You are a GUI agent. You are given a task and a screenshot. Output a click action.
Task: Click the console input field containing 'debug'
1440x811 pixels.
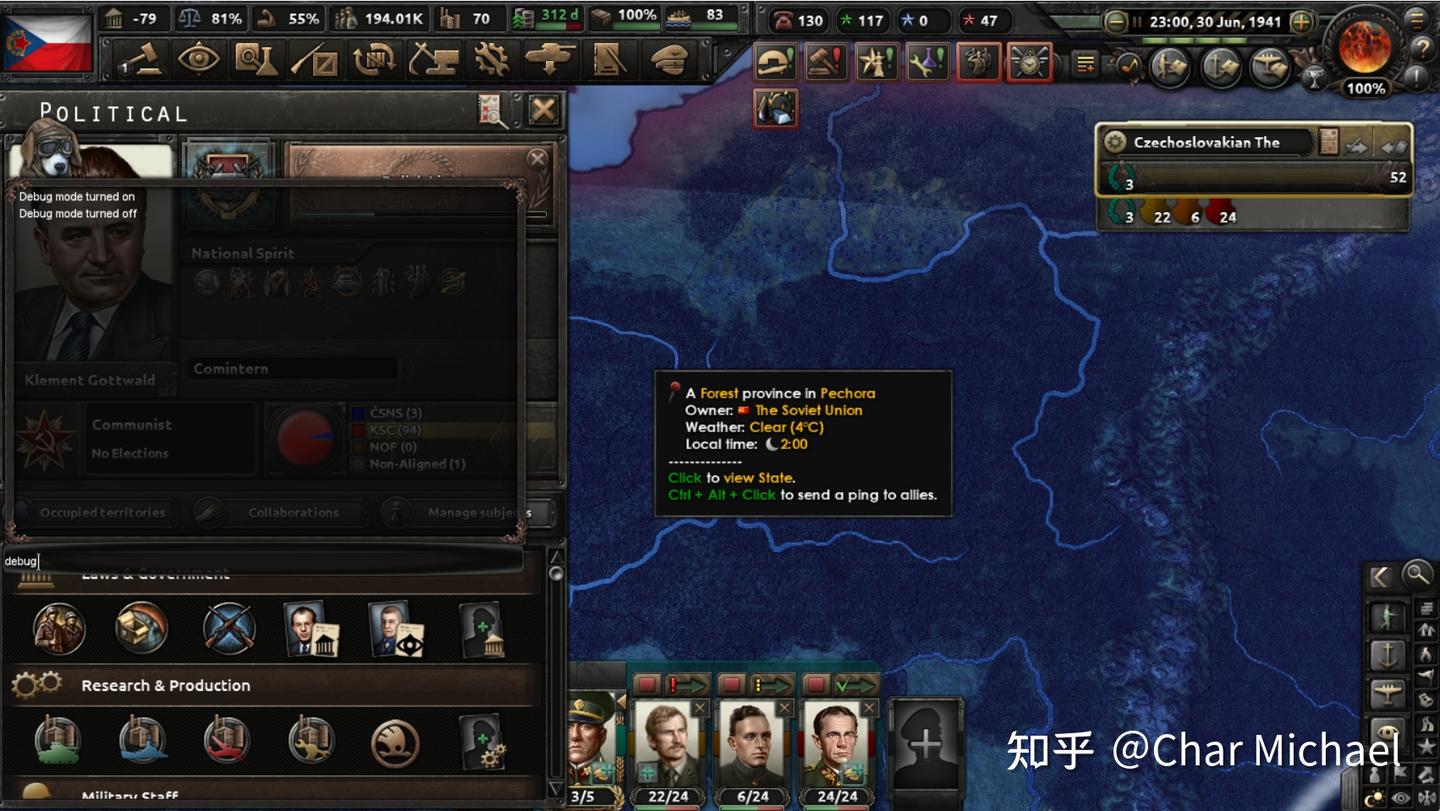262,561
